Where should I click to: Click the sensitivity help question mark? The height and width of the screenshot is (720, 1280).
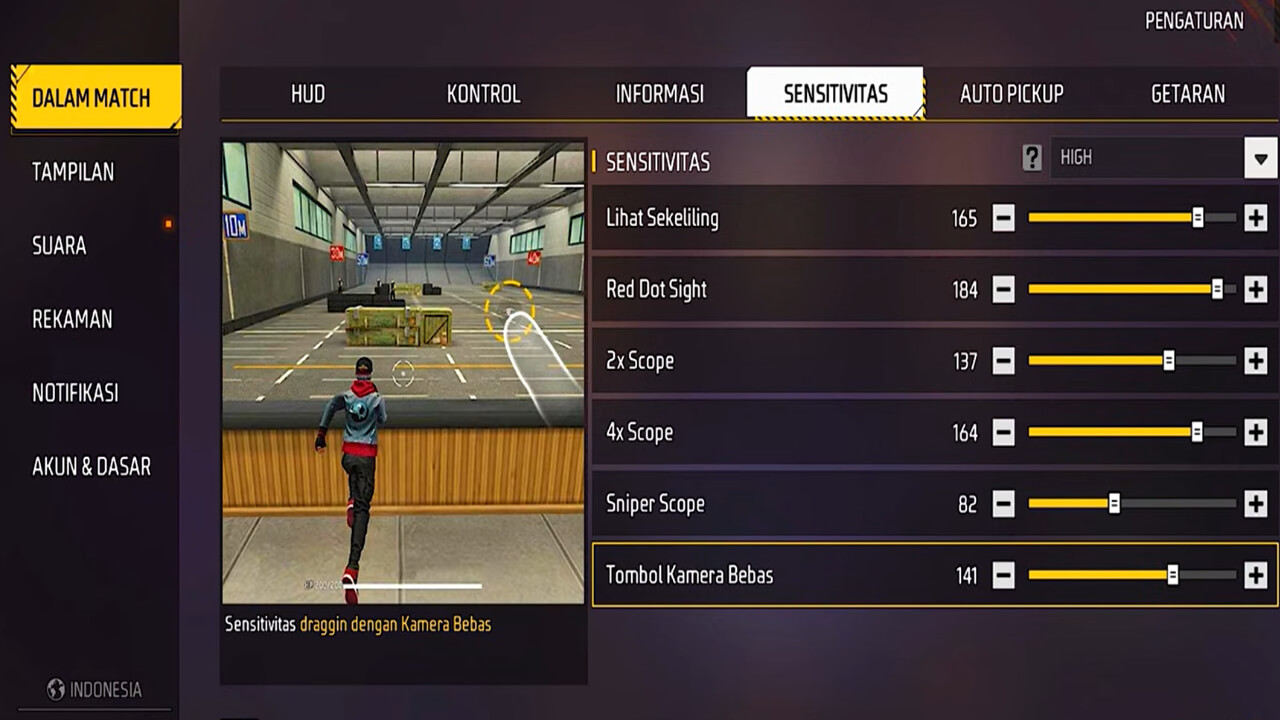[1032, 158]
